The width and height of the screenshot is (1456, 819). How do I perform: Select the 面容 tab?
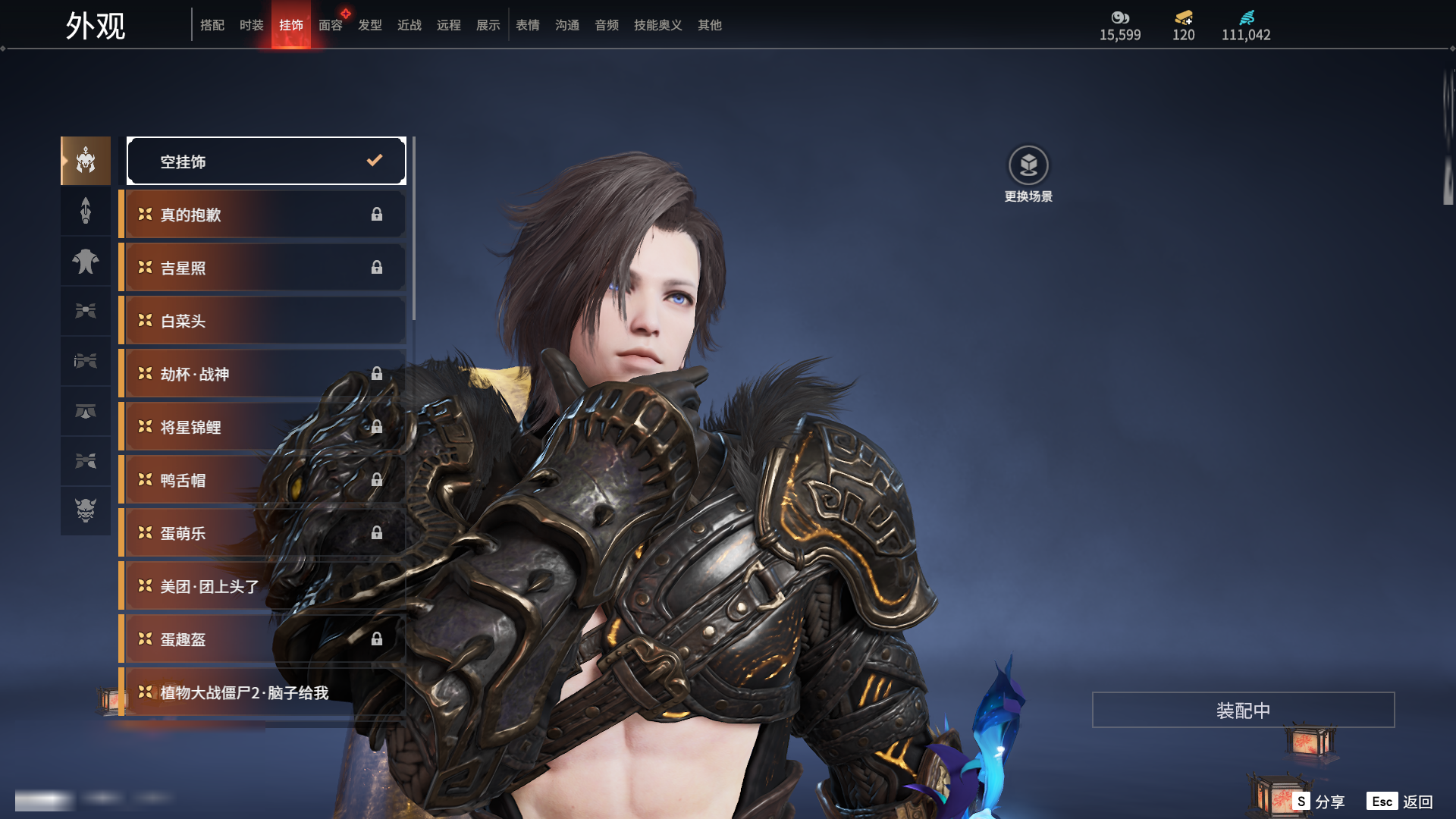331,25
